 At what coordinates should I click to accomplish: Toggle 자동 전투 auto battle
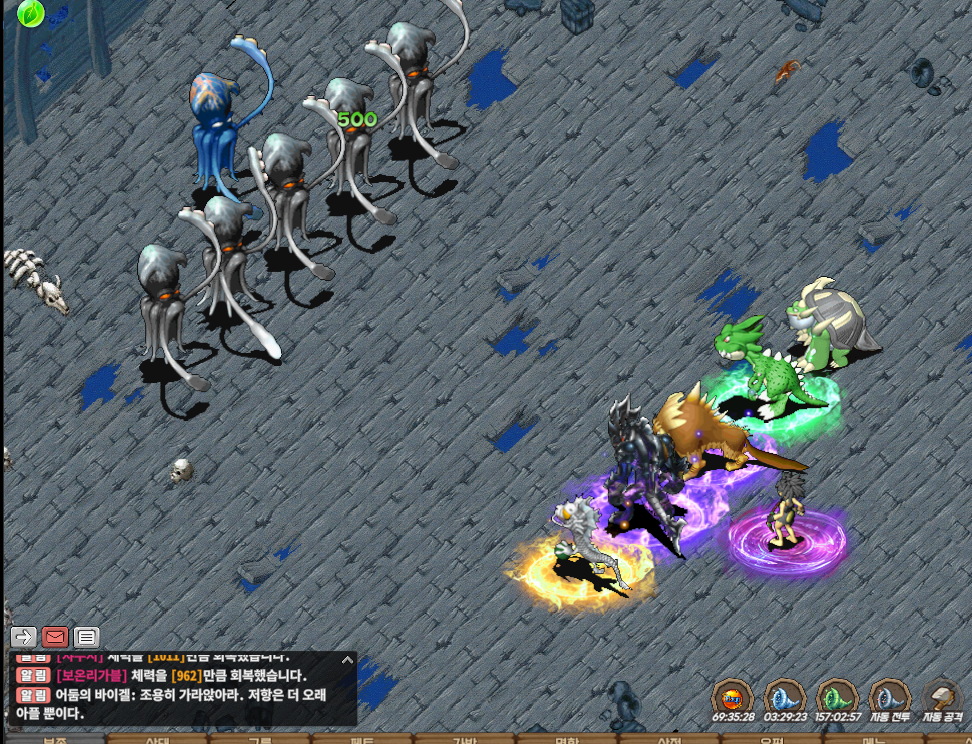(889, 697)
